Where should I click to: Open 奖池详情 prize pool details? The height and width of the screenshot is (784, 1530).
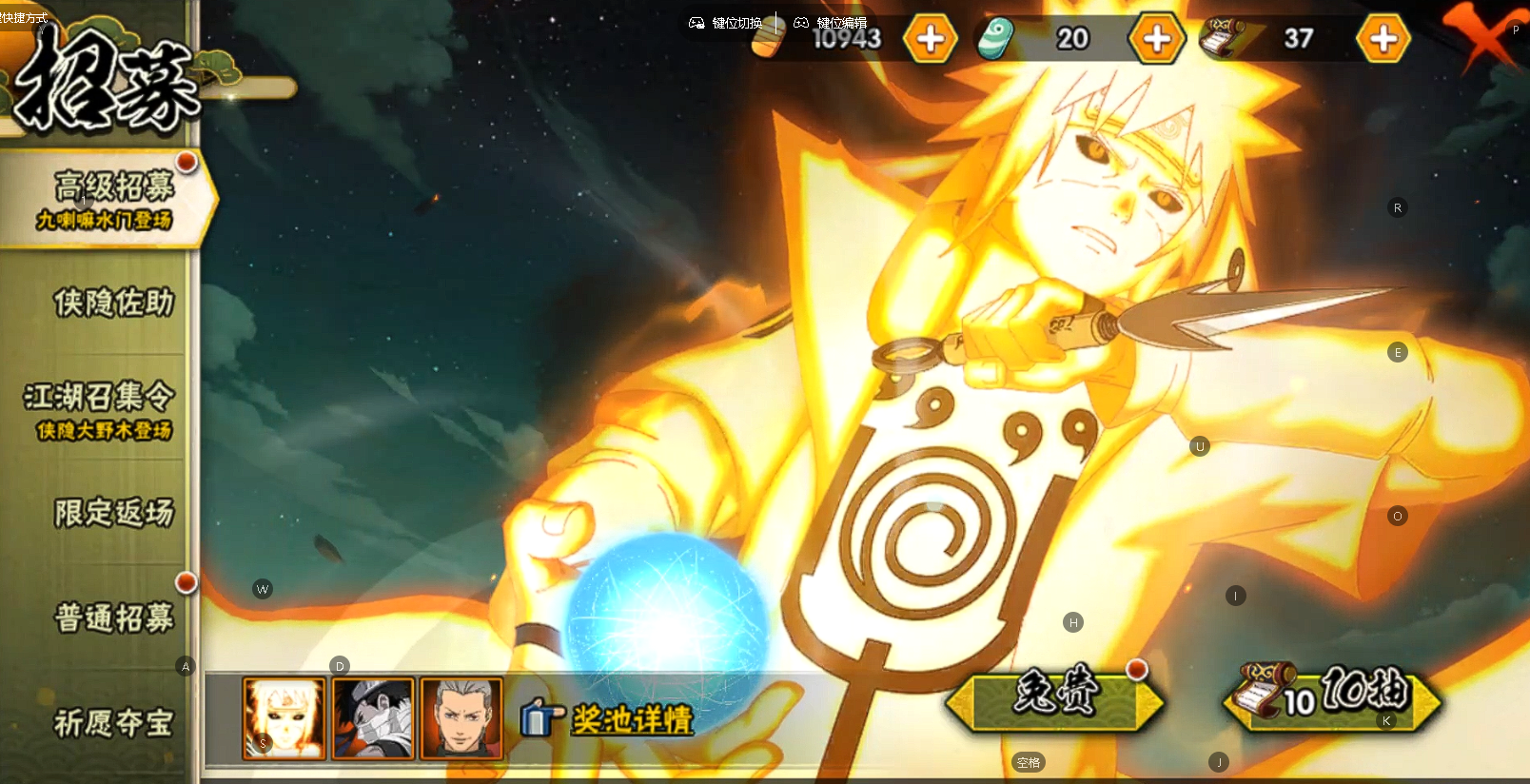click(x=609, y=719)
